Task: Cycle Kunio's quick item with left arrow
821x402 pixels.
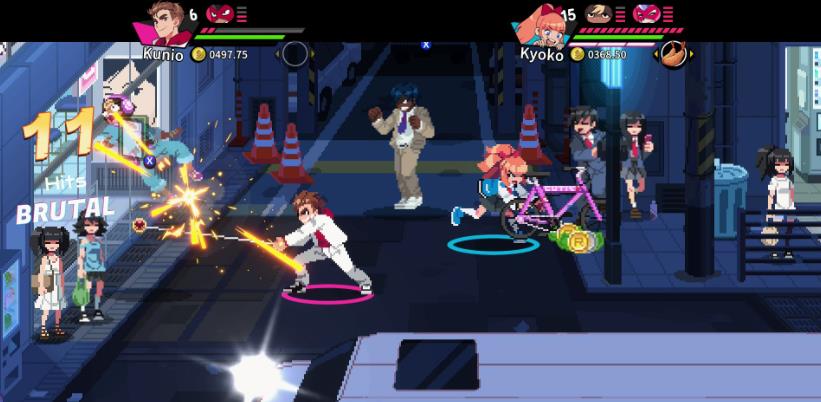Action: click(278, 53)
